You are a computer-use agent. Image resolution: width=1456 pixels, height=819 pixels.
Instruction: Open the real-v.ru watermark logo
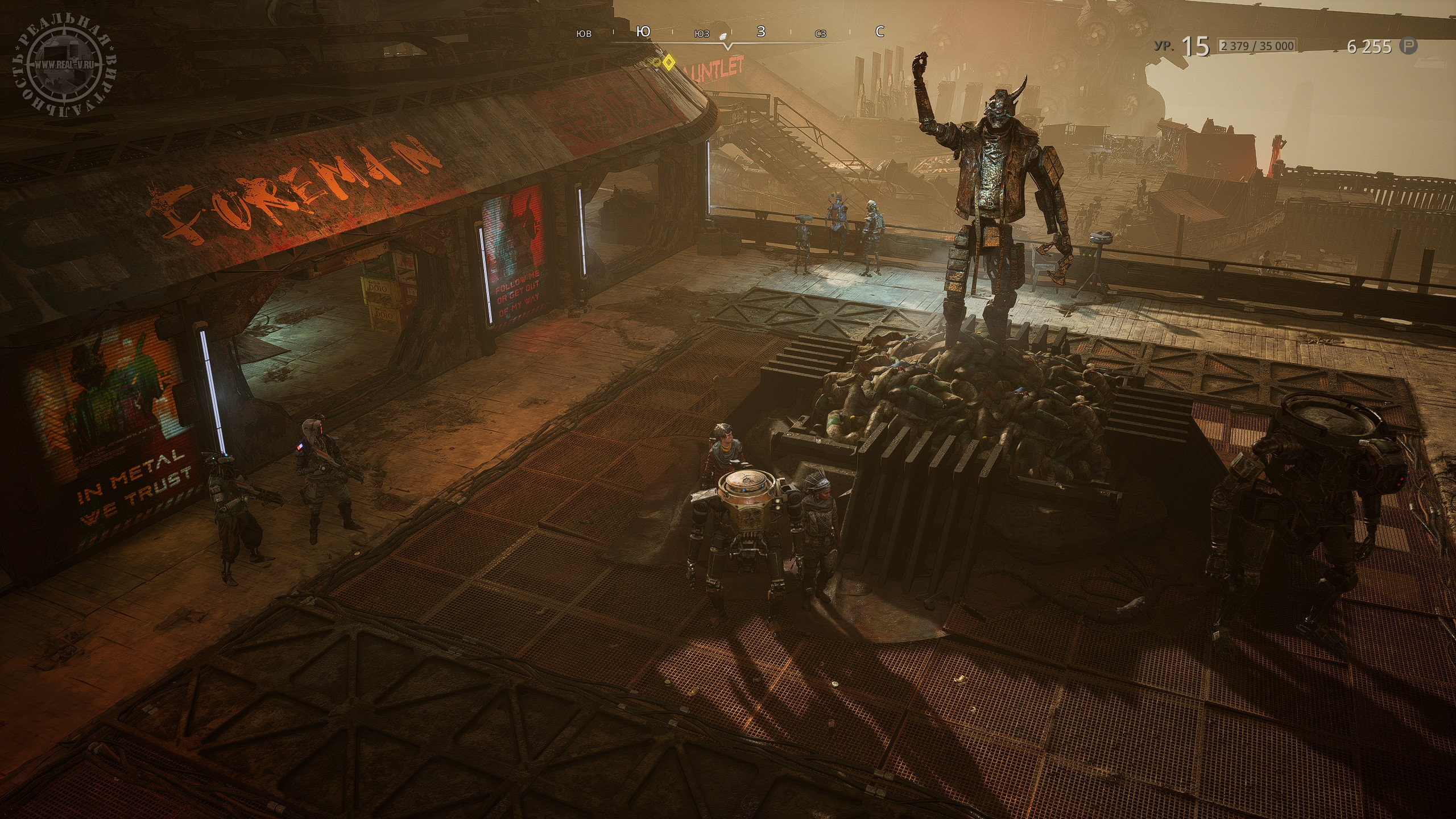(x=63, y=65)
